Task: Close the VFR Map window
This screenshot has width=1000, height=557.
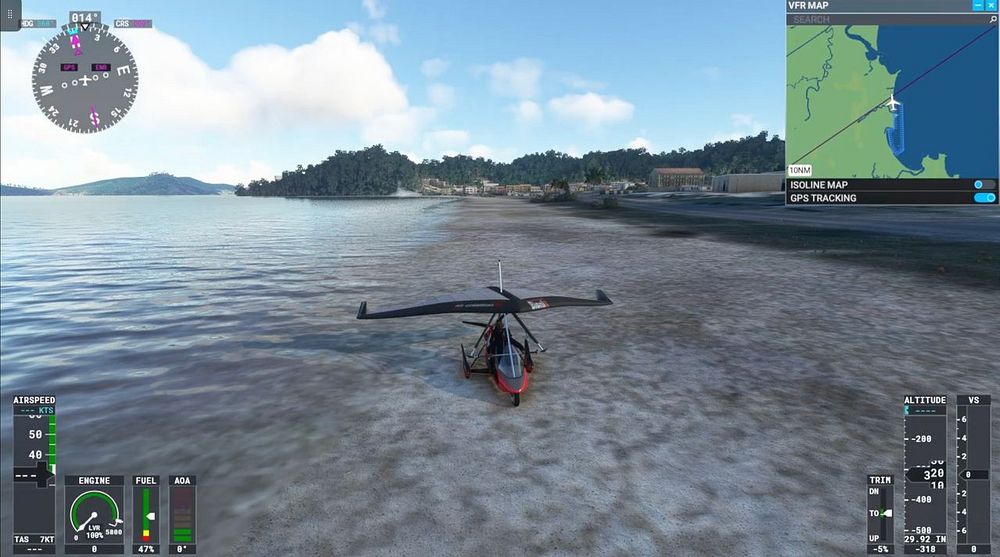Action: pyautogui.click(x=991, y=6)
